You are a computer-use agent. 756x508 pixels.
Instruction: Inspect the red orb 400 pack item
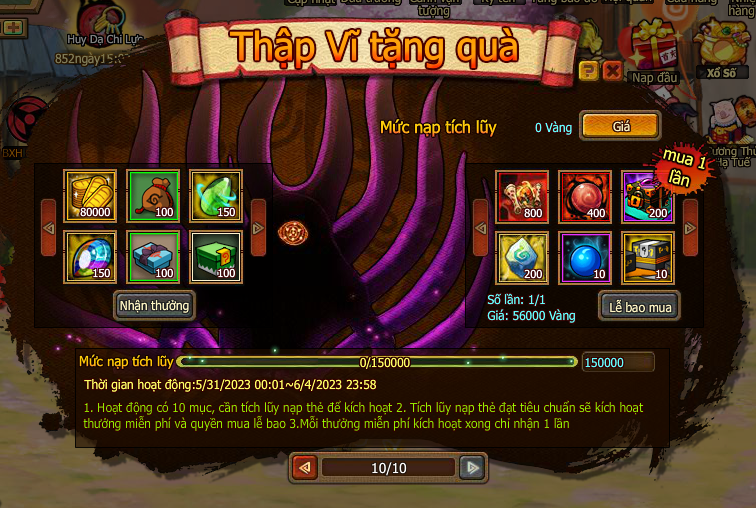[x=584, y=196]
